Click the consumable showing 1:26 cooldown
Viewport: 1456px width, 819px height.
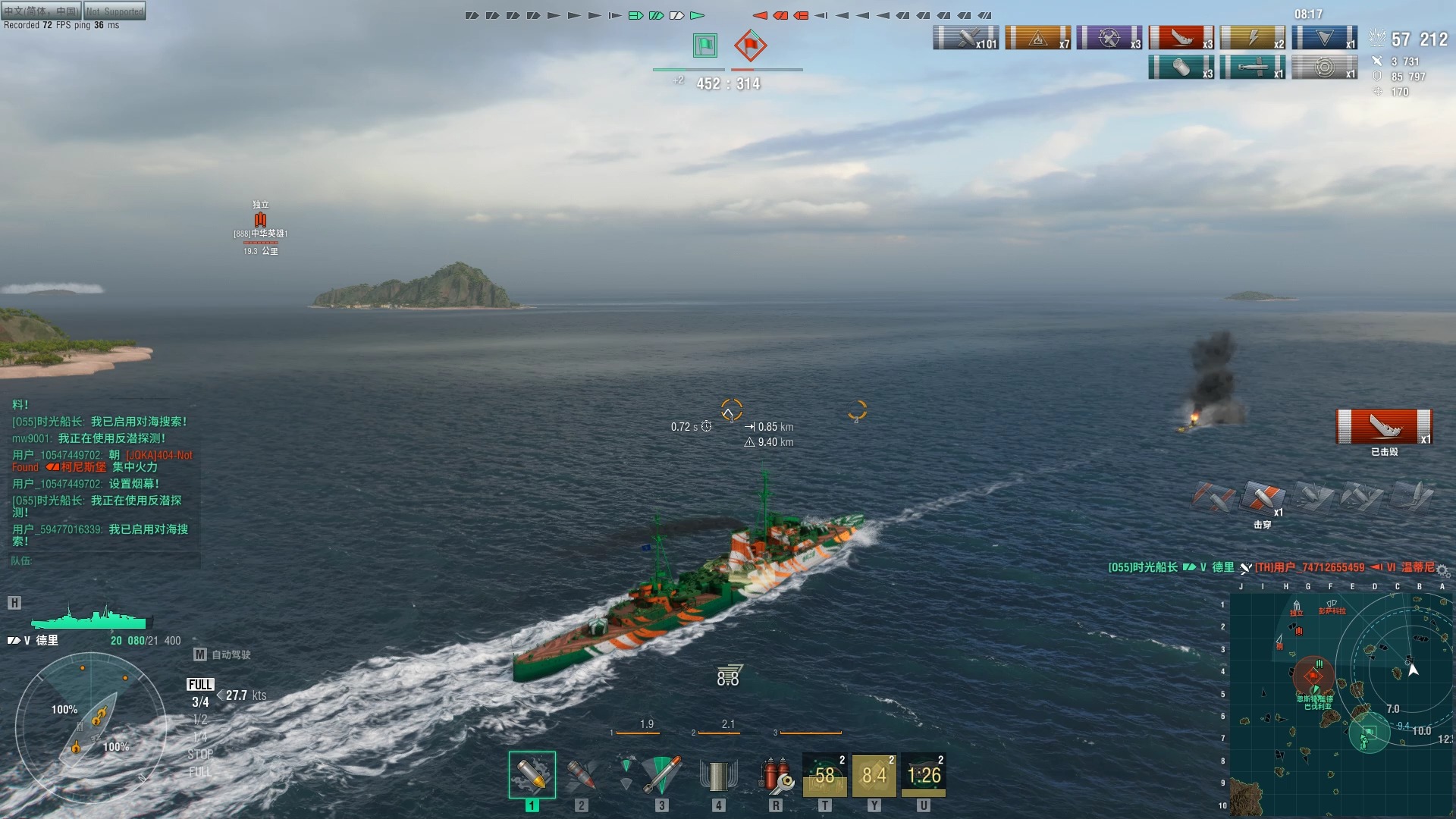[924, 775]
